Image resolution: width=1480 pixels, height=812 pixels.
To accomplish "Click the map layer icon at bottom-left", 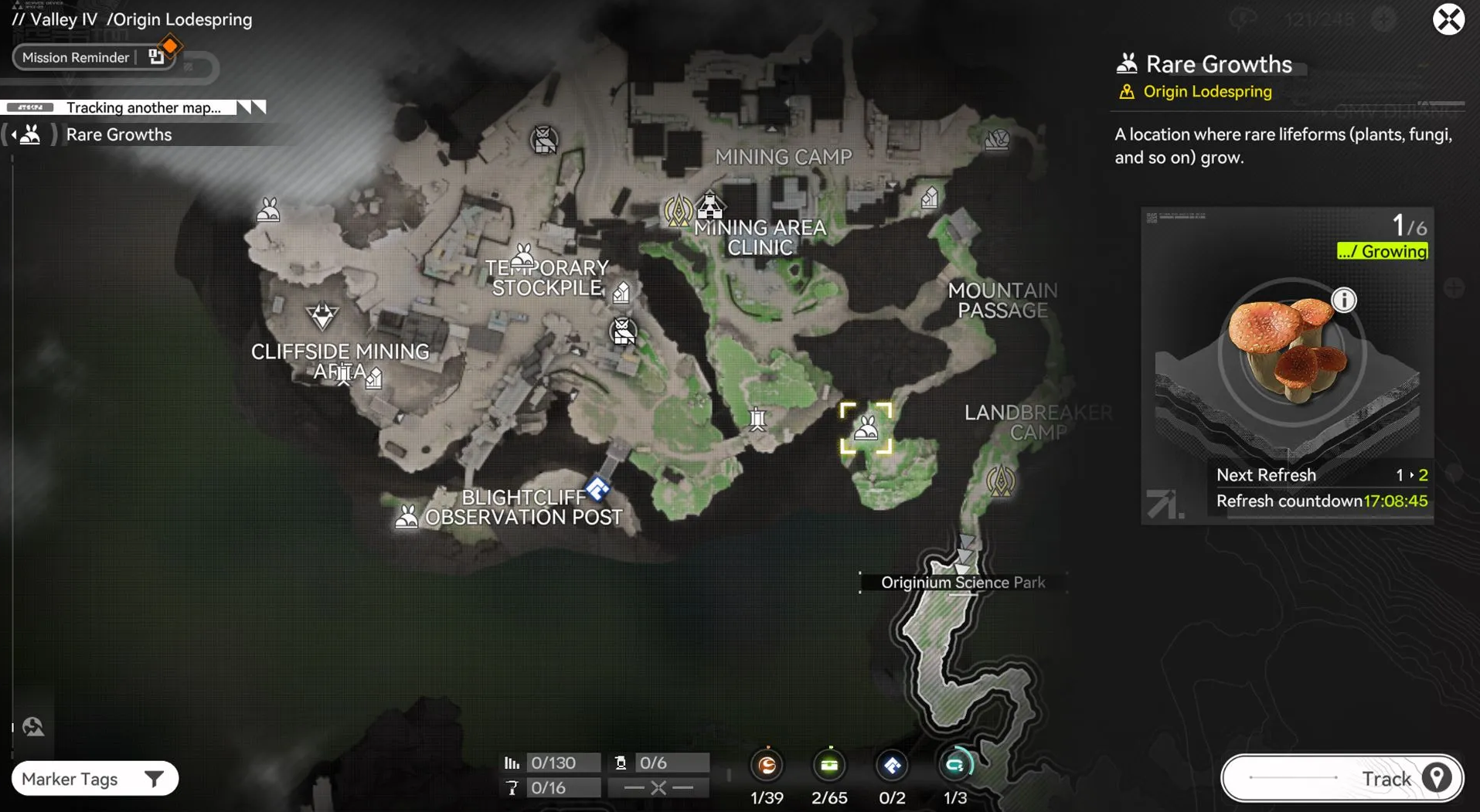I will (x=33, y=726).
